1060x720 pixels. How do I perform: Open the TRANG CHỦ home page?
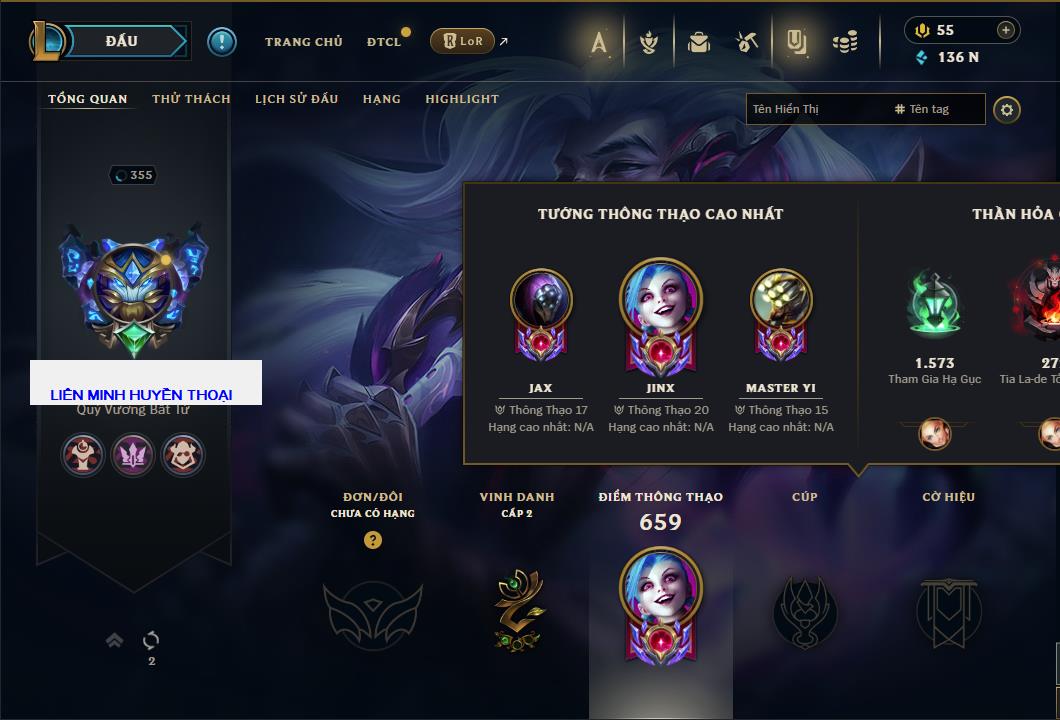pyautogui.click(x=303, y=42)
